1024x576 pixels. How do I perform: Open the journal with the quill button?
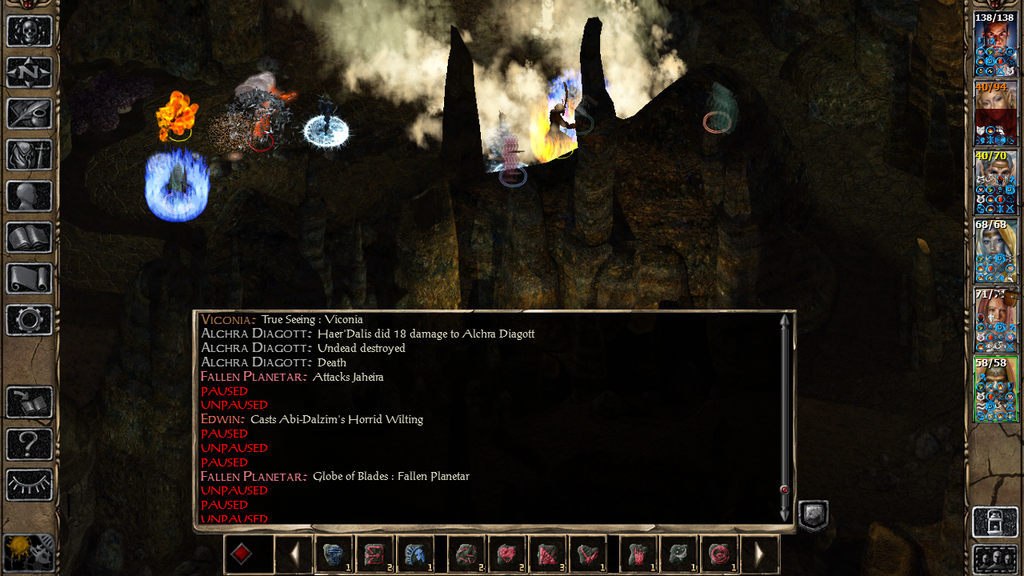pyautogui.click(x=29, y=113)
